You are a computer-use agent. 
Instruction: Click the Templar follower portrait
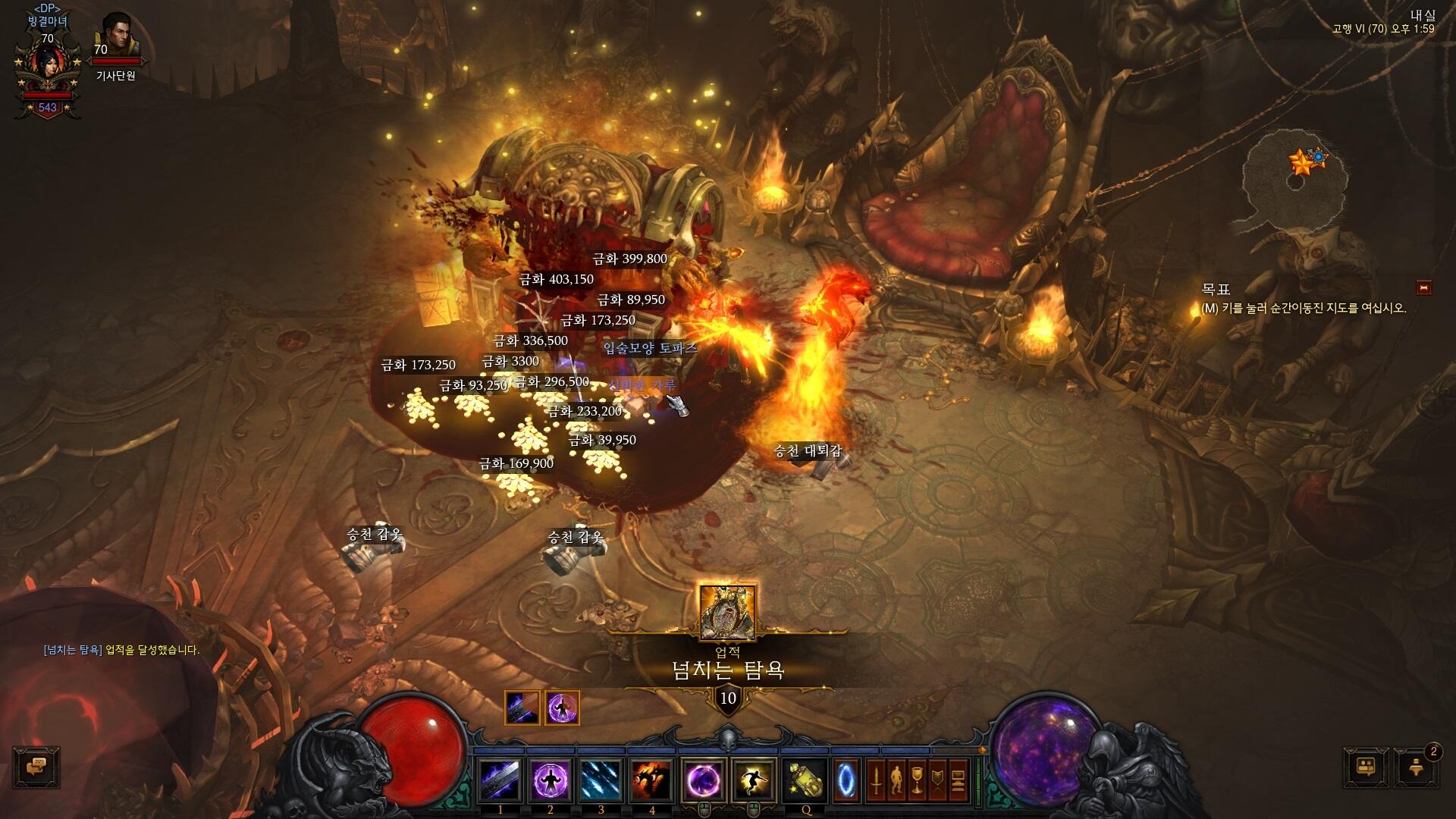(115, 36)
